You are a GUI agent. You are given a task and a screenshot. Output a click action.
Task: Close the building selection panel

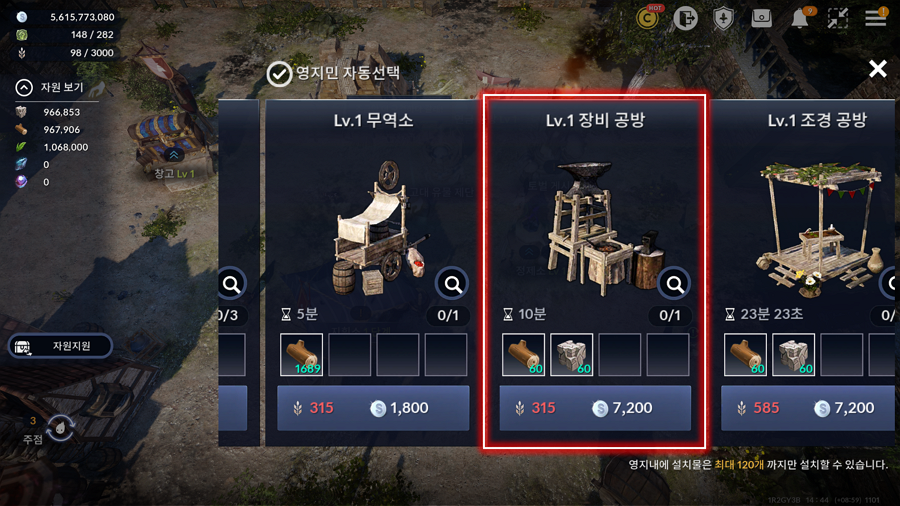click(877, 68)
